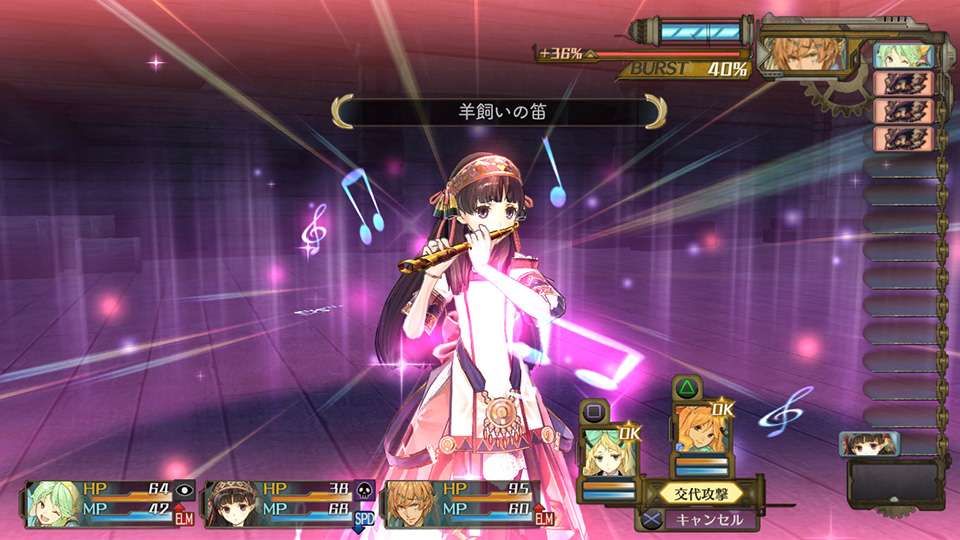Image resolution: width=960 pixels, height=540 pixels.
Task: Pick the orange-haired woman support portrait
Action: (700, 431)
